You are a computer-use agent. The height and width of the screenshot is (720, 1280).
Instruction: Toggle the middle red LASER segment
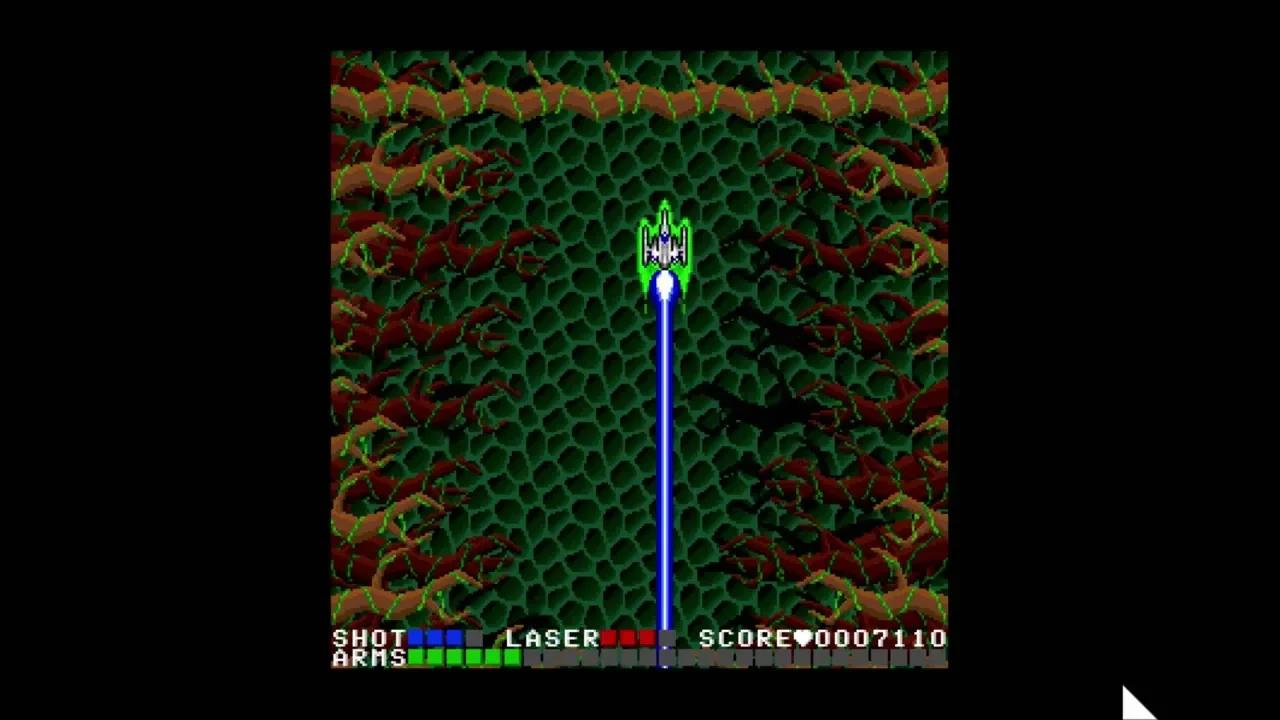(x=630, y=638)
